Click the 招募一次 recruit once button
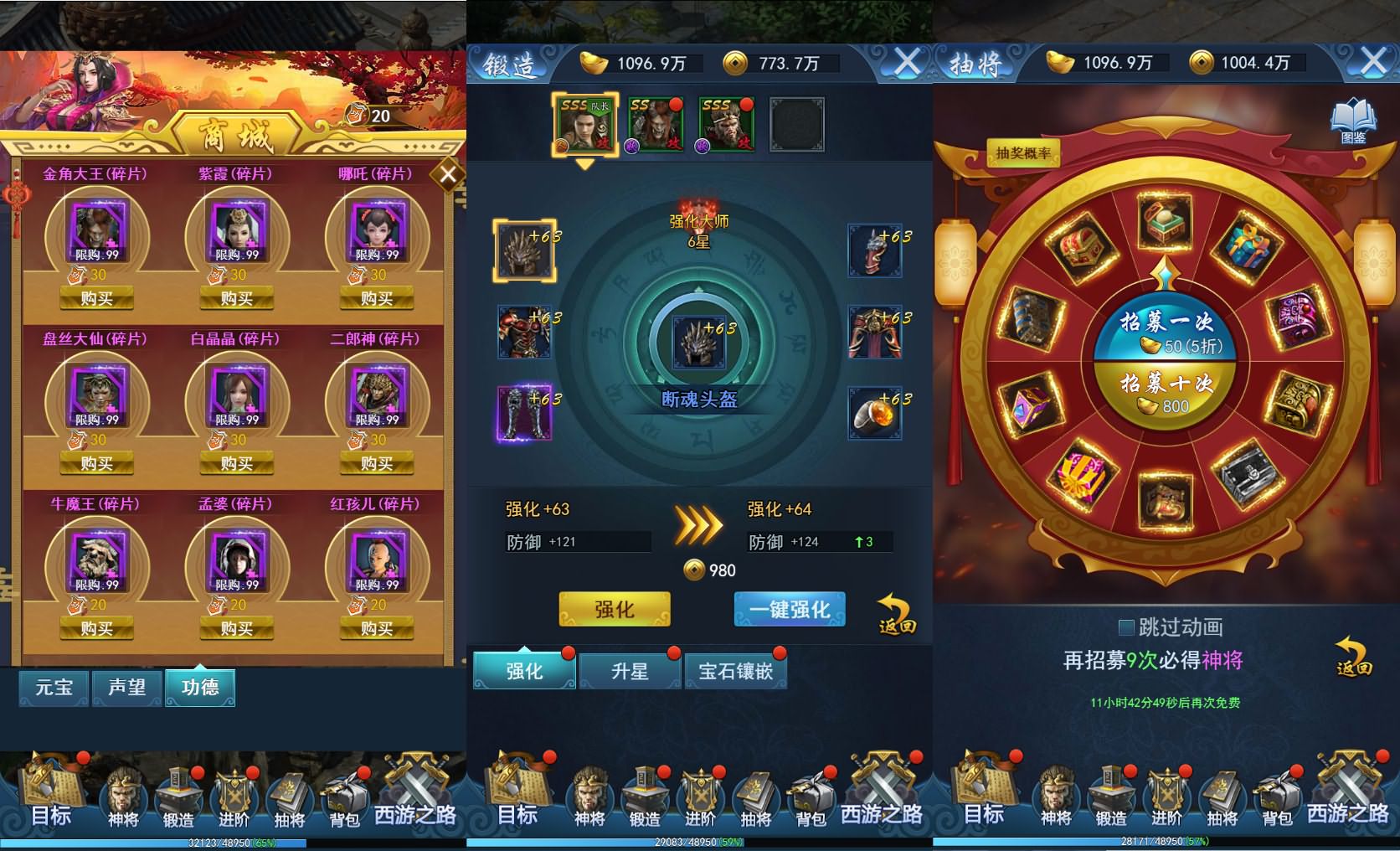Image resolution: width=1400 pixels, height=851 pixels. (x=1167, y=327)
